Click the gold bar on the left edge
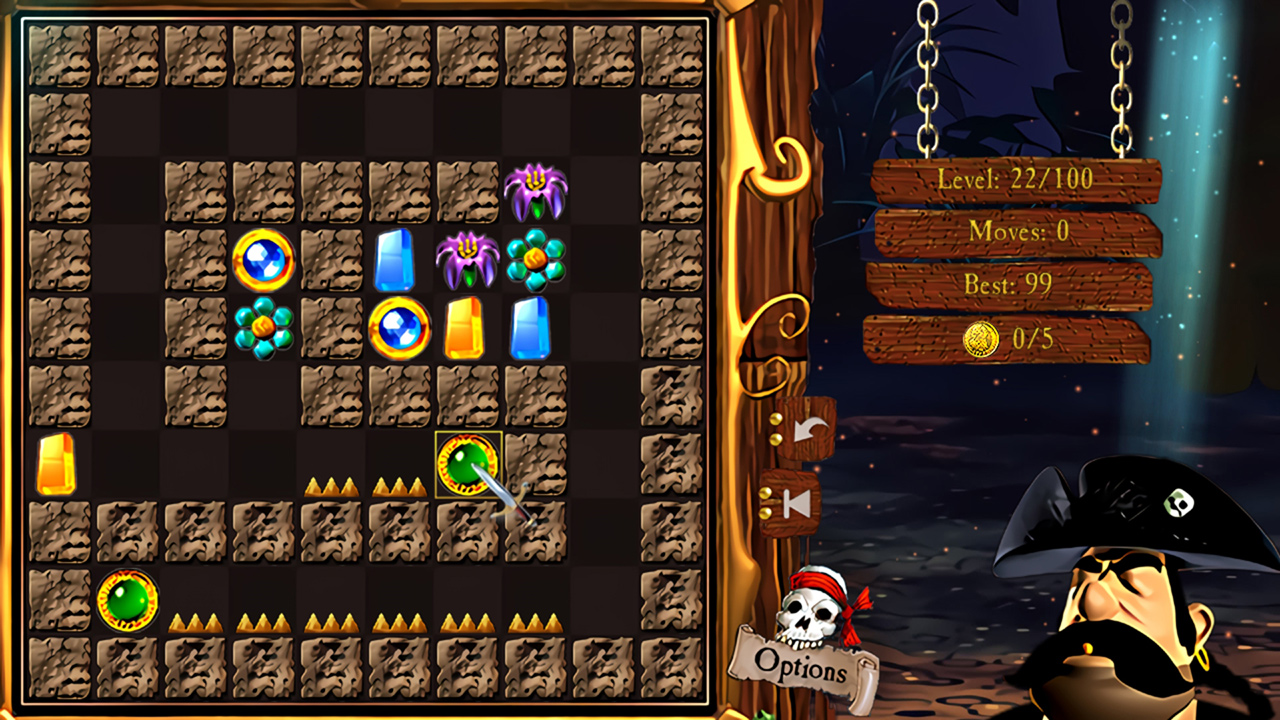1280x720 pixels. point(57,462)
